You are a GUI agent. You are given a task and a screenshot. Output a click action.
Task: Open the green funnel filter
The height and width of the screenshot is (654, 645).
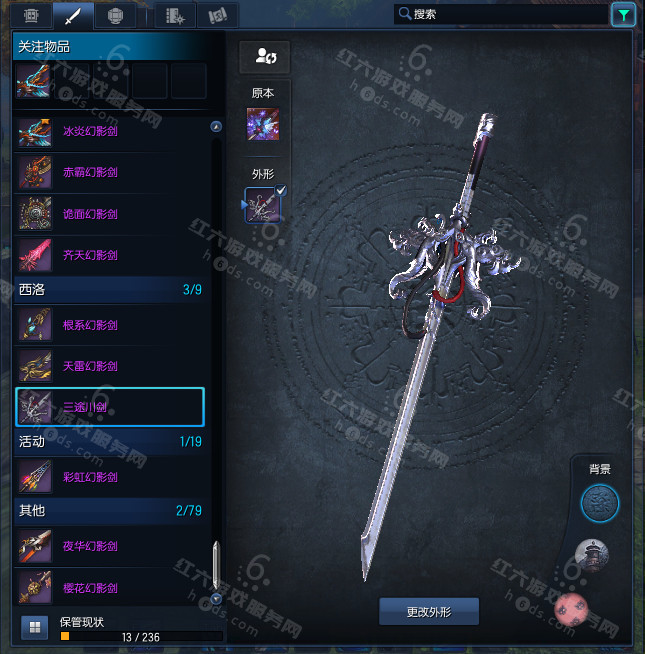point(623,14)
